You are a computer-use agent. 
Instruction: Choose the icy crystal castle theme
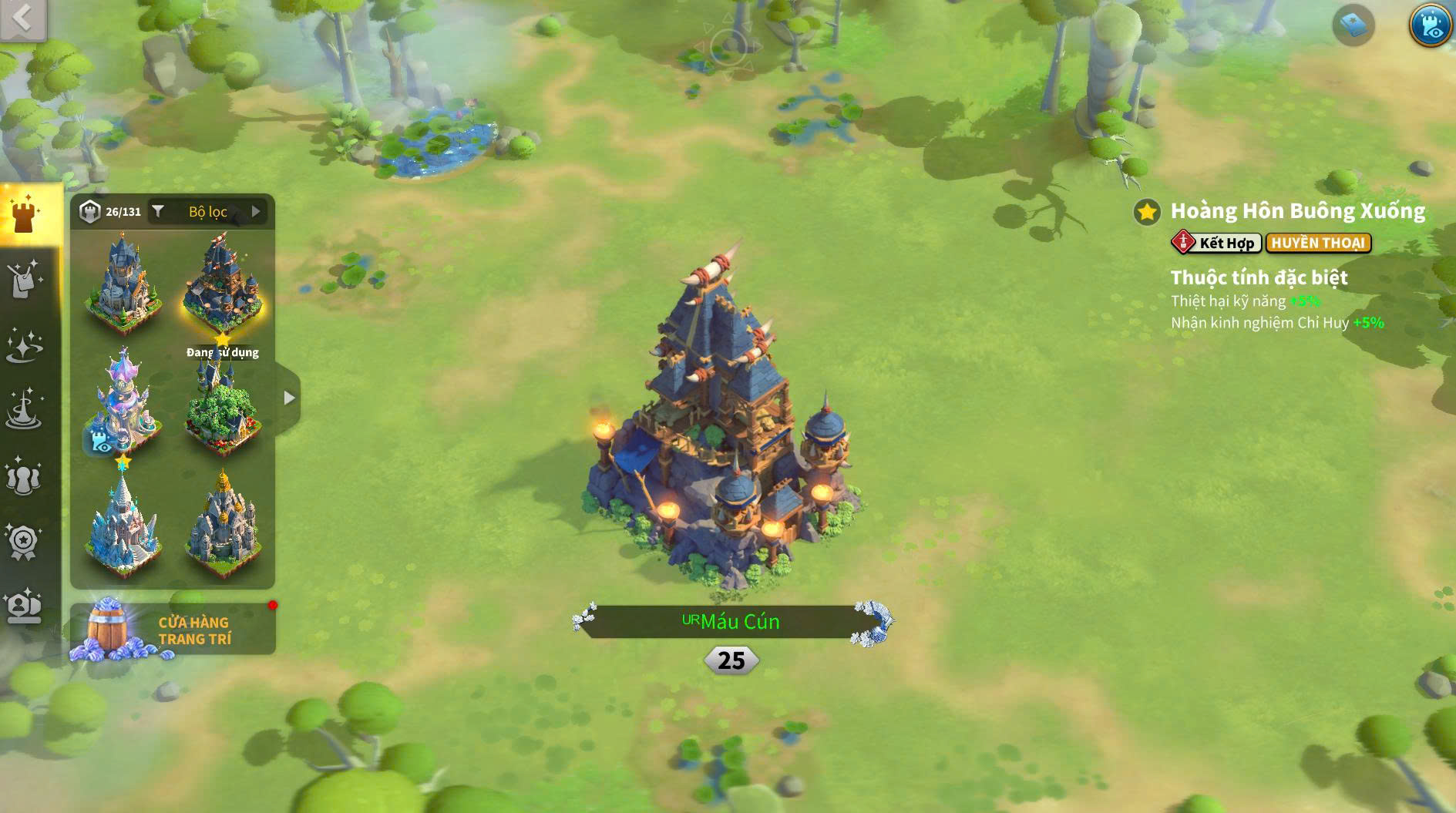point(123,526)
